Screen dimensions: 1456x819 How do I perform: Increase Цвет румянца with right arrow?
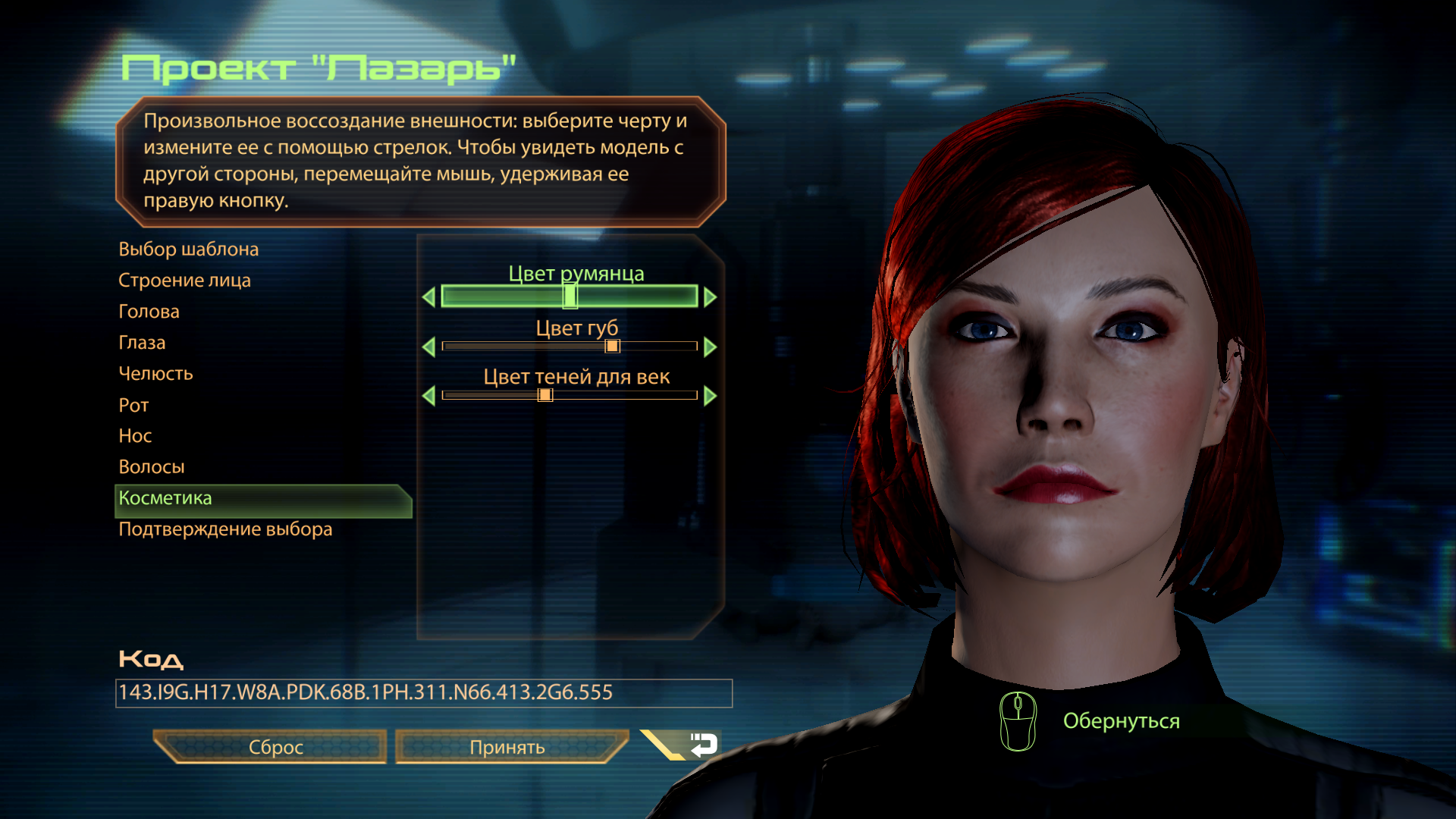(711, 297)
